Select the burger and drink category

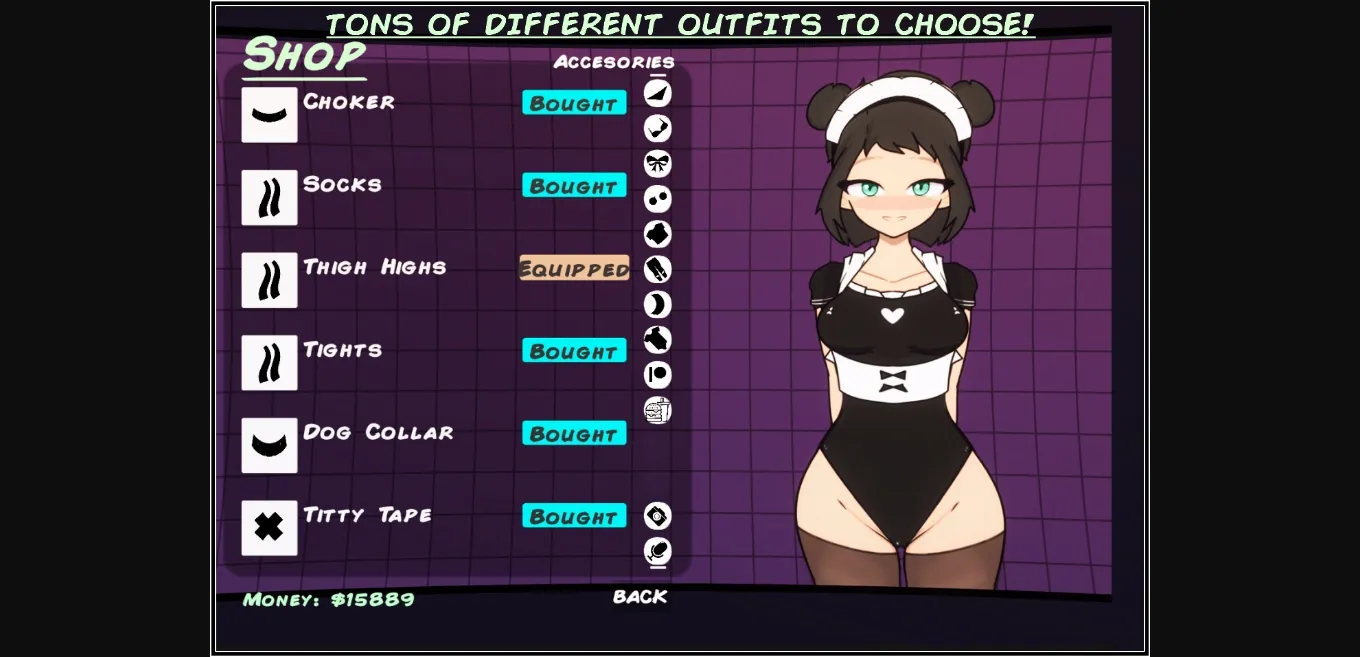tap(657, 410)
